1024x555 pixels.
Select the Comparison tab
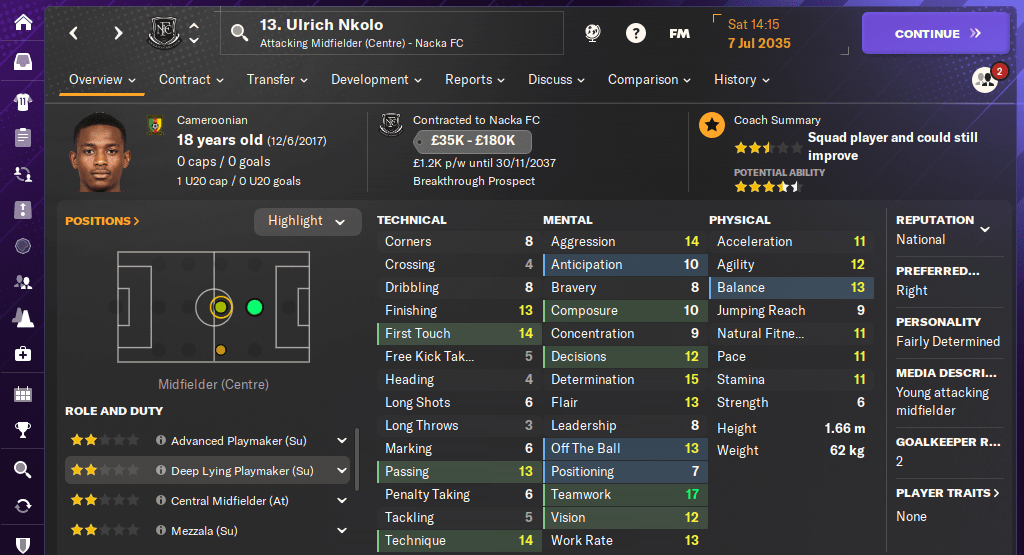649,80
